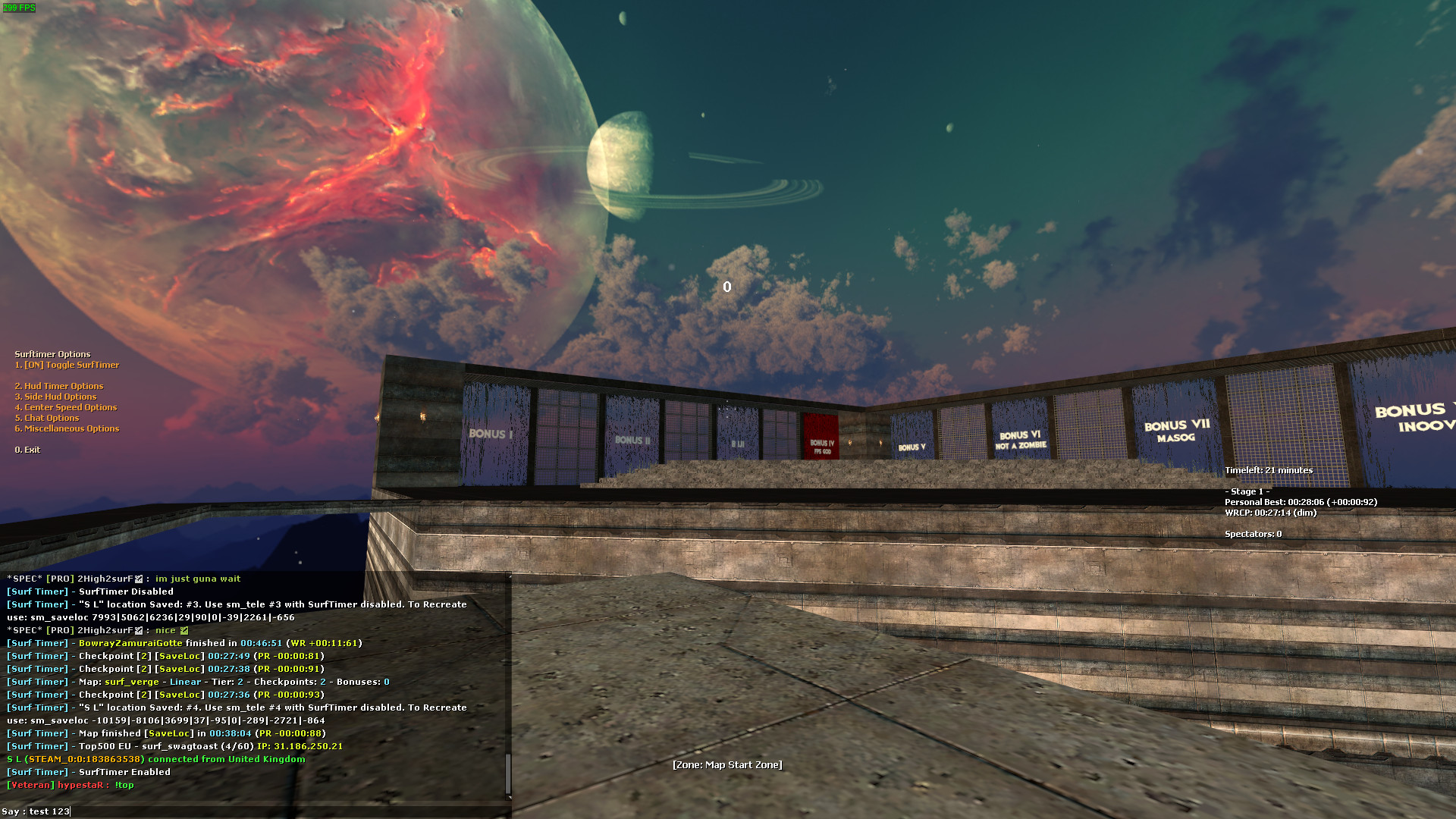Open Hud Timer Options in the Surftimer menu
Viewport: 1456px width, 819px height.
pos(60,386)
